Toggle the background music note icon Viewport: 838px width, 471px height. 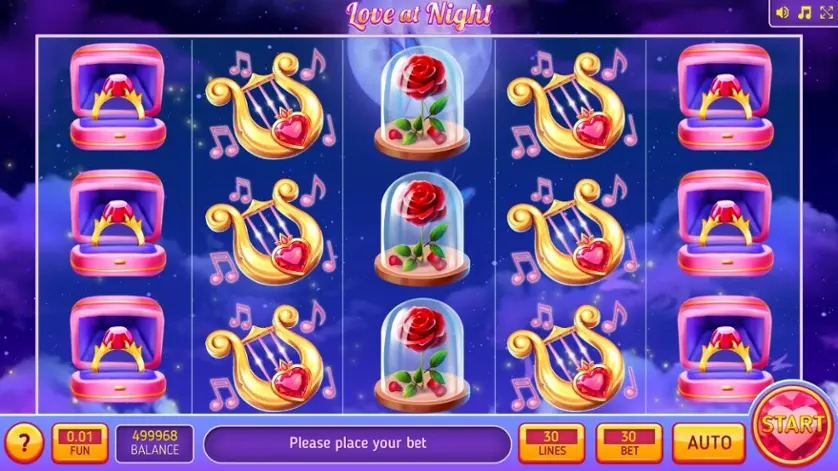(x=804, y=12)
